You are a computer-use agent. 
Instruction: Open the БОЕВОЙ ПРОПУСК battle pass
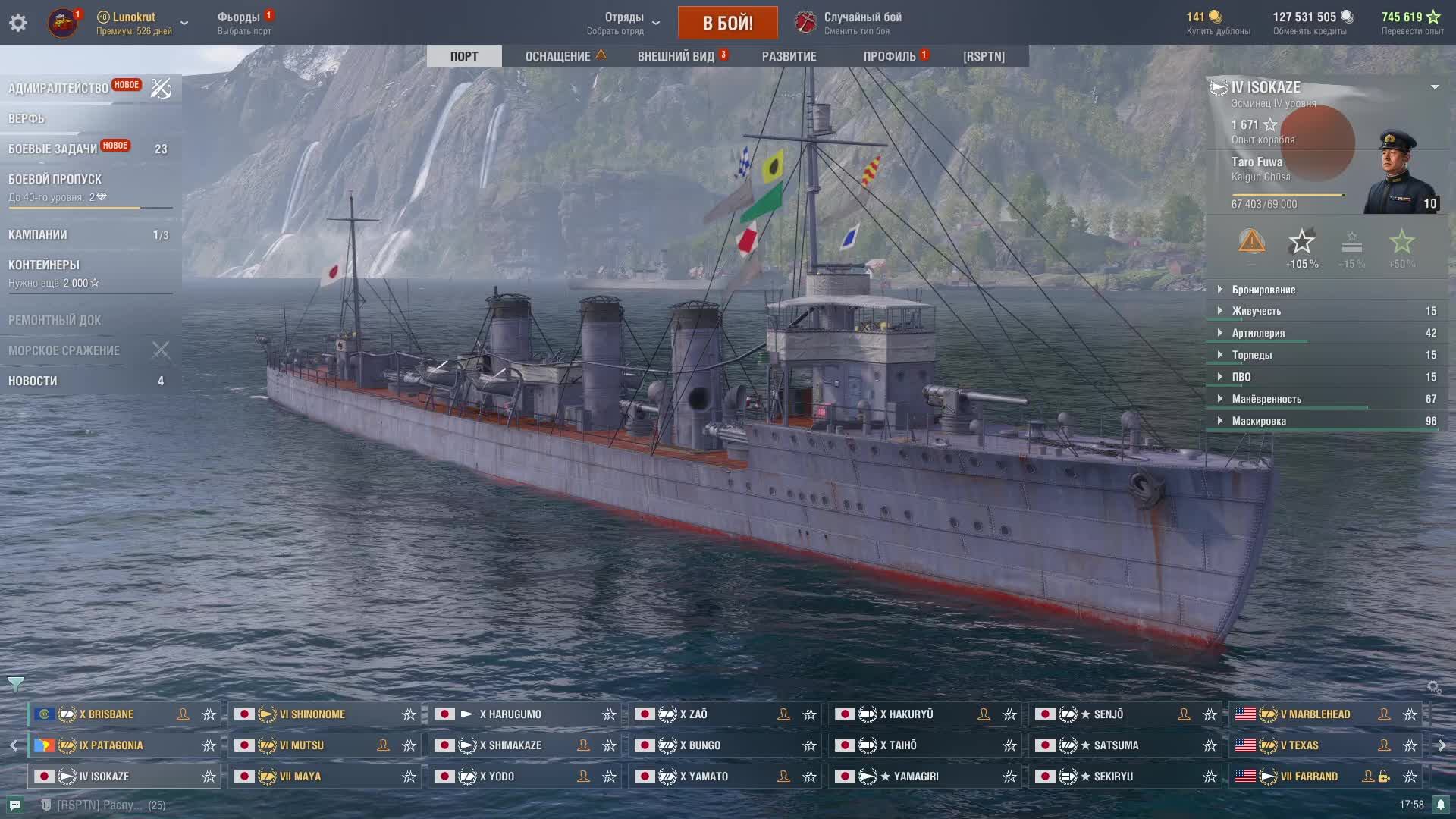coord(55,179)
